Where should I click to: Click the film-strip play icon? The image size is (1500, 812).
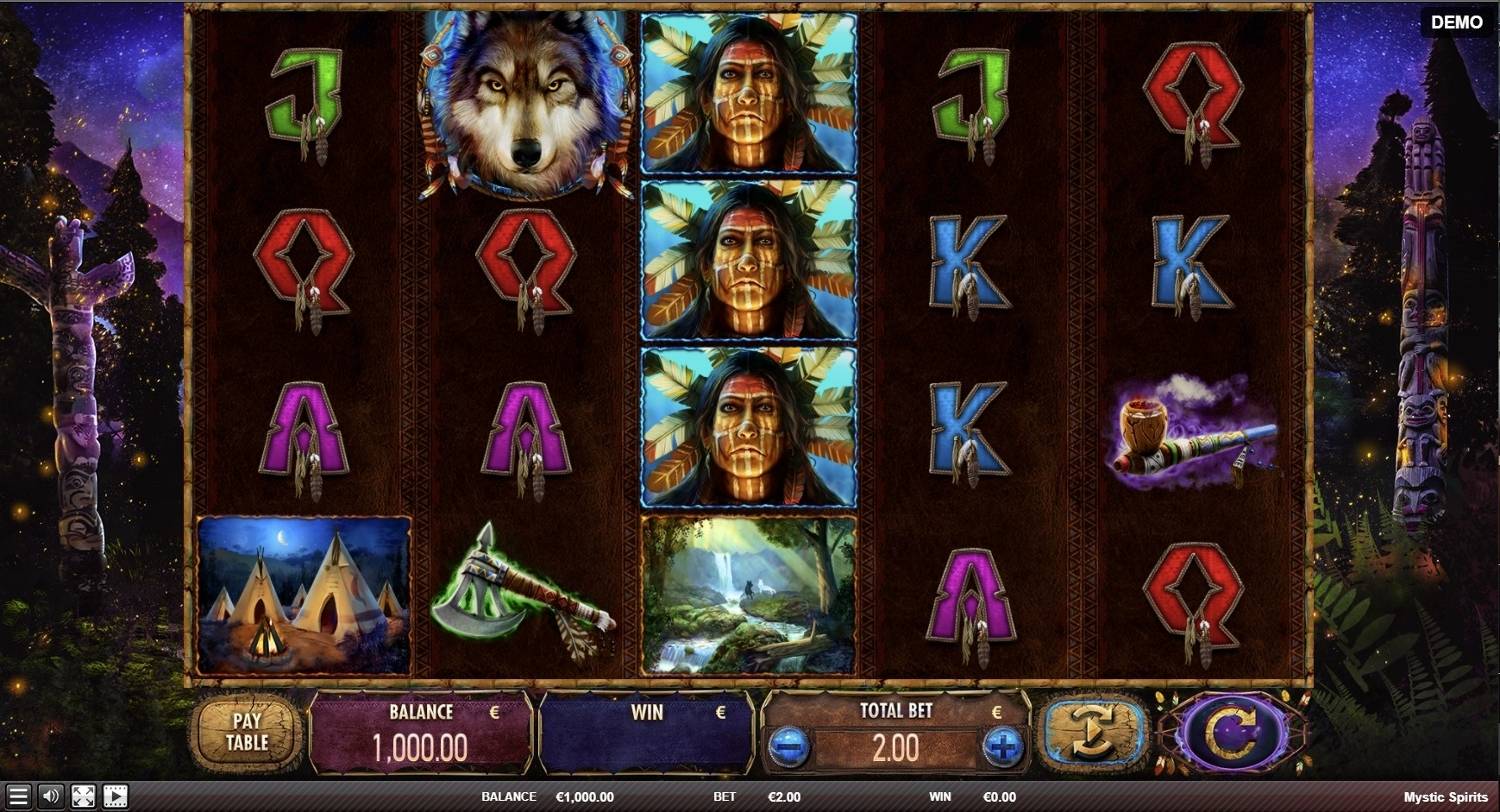[x=116, y=797]
